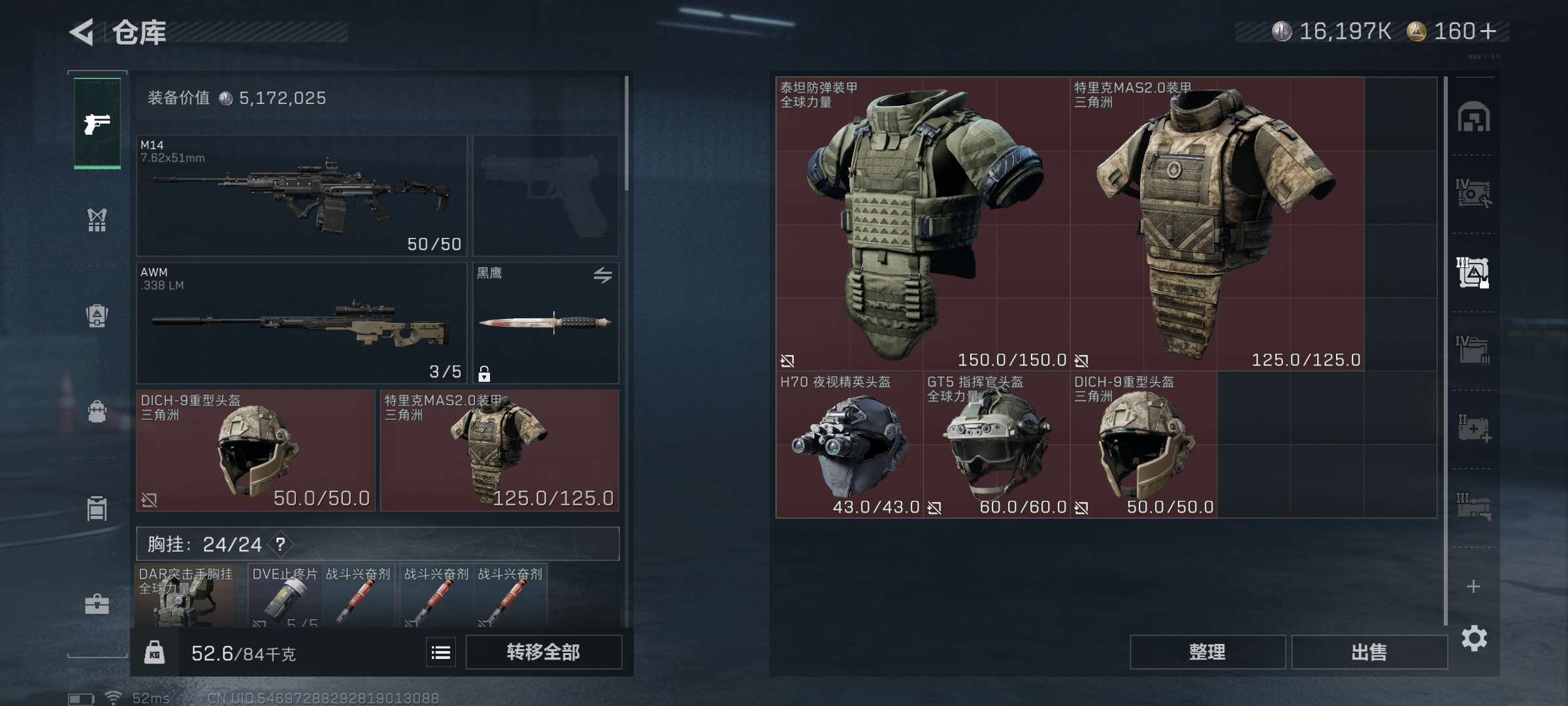The width and height of the screenshot is (1568, 706).
Task: Select the AWM sniper rifle slot
Action: 301,323
